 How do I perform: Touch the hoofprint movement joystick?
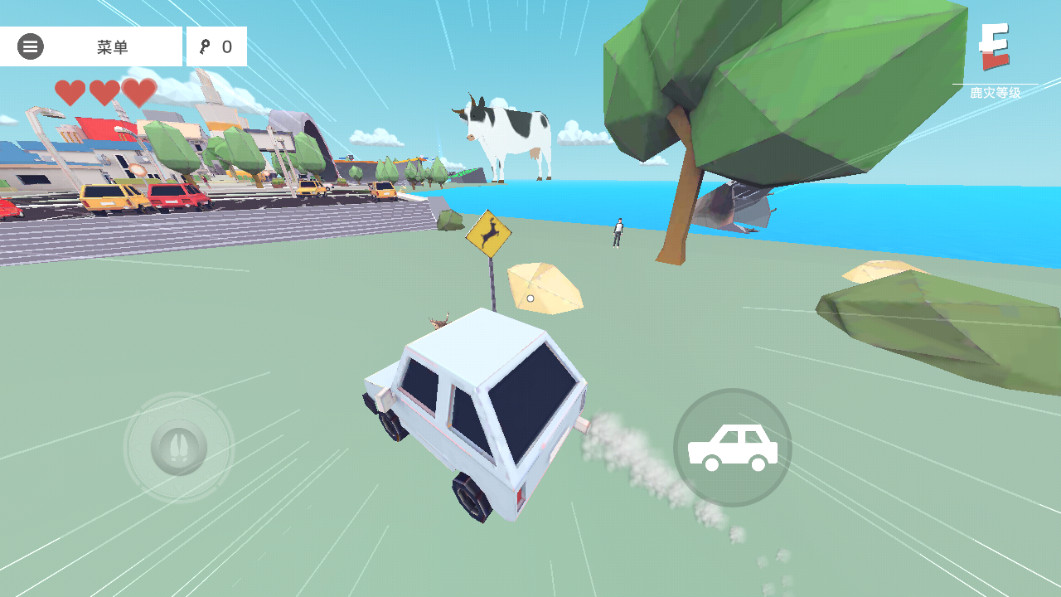click(x=178, y=447)
